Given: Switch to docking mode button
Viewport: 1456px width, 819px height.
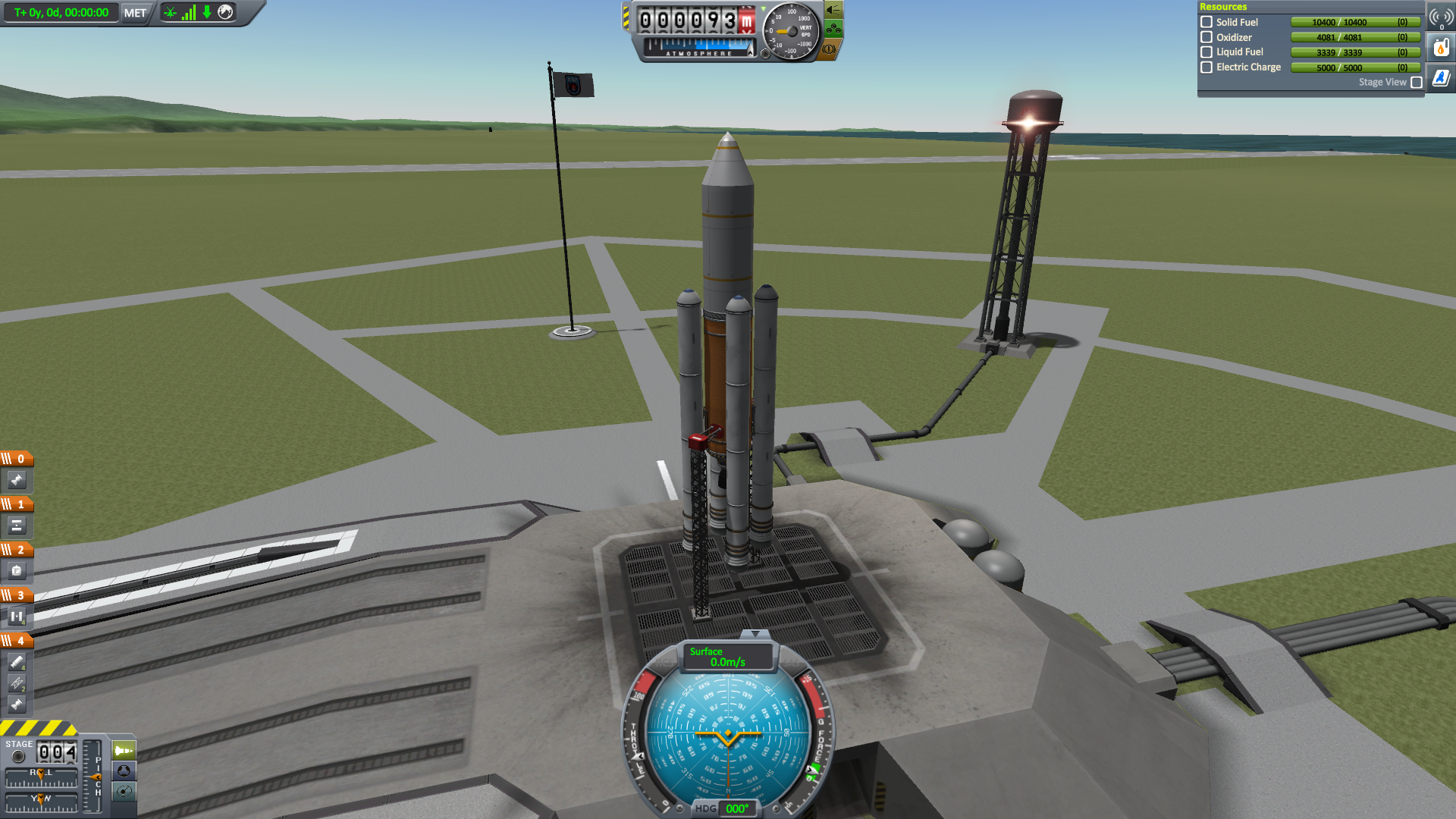Looking at the screenshot, I should point(124,771).
